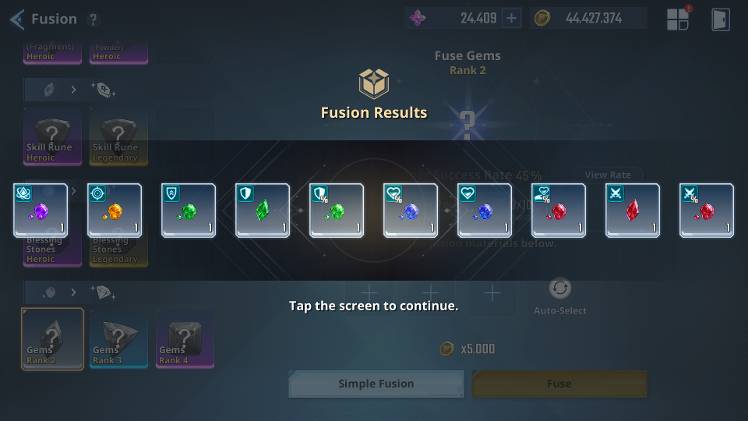Select the blue gem with heart percent badge
This screenshot has width=748, height=421.
(410, 210)
